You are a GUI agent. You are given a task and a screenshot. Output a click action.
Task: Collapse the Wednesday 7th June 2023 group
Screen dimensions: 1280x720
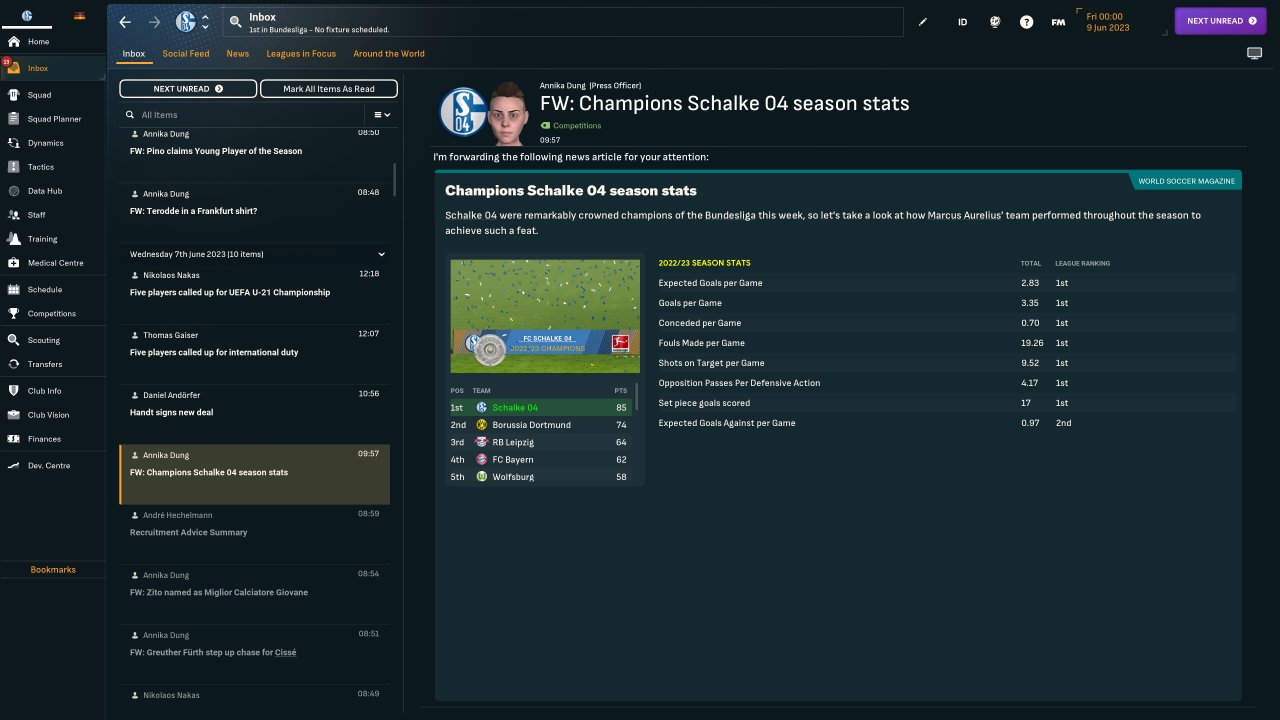click(x=381, y=254)
